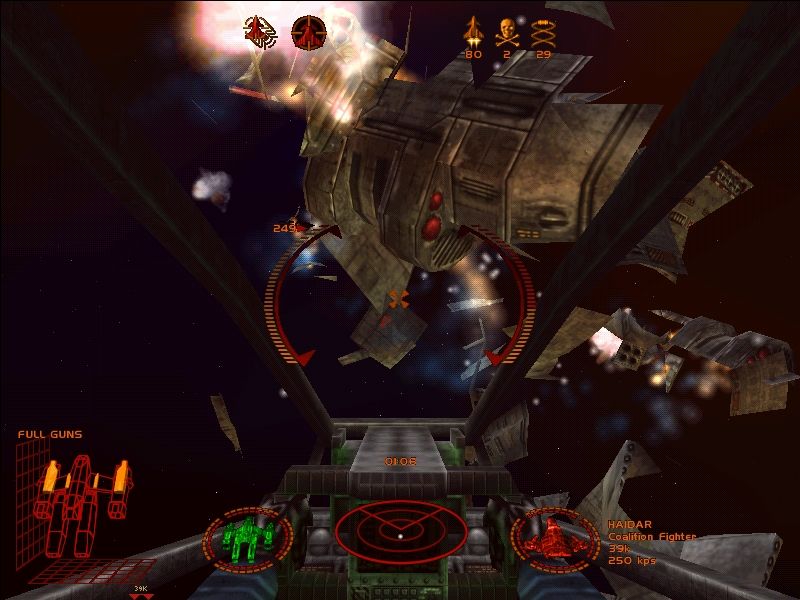Select the ship icon with signal waves
This screenshot has width=800, height=600.
click(x=261, y=32)
